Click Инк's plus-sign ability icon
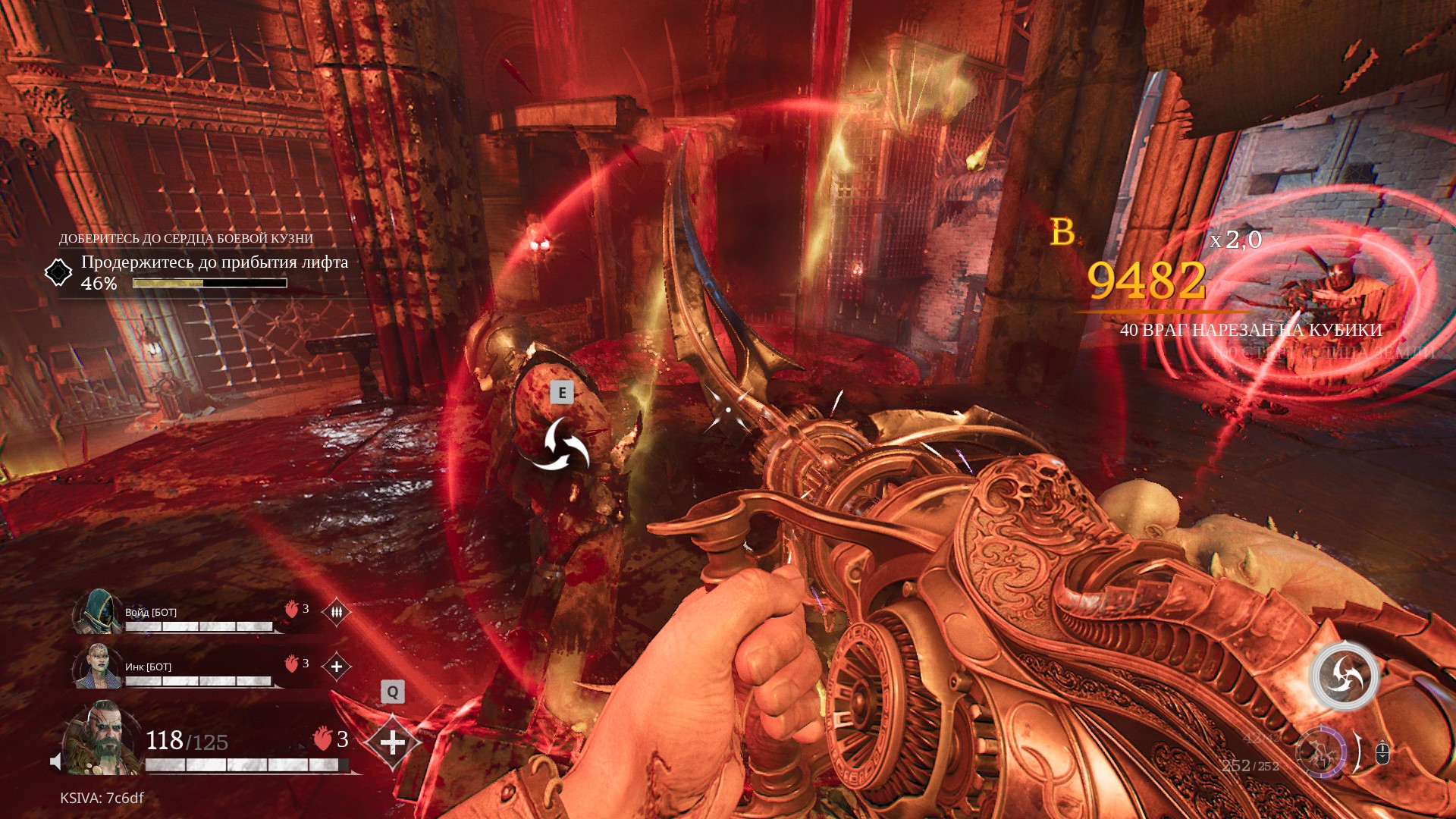1456x819 pixels. (x=336, y=667)
